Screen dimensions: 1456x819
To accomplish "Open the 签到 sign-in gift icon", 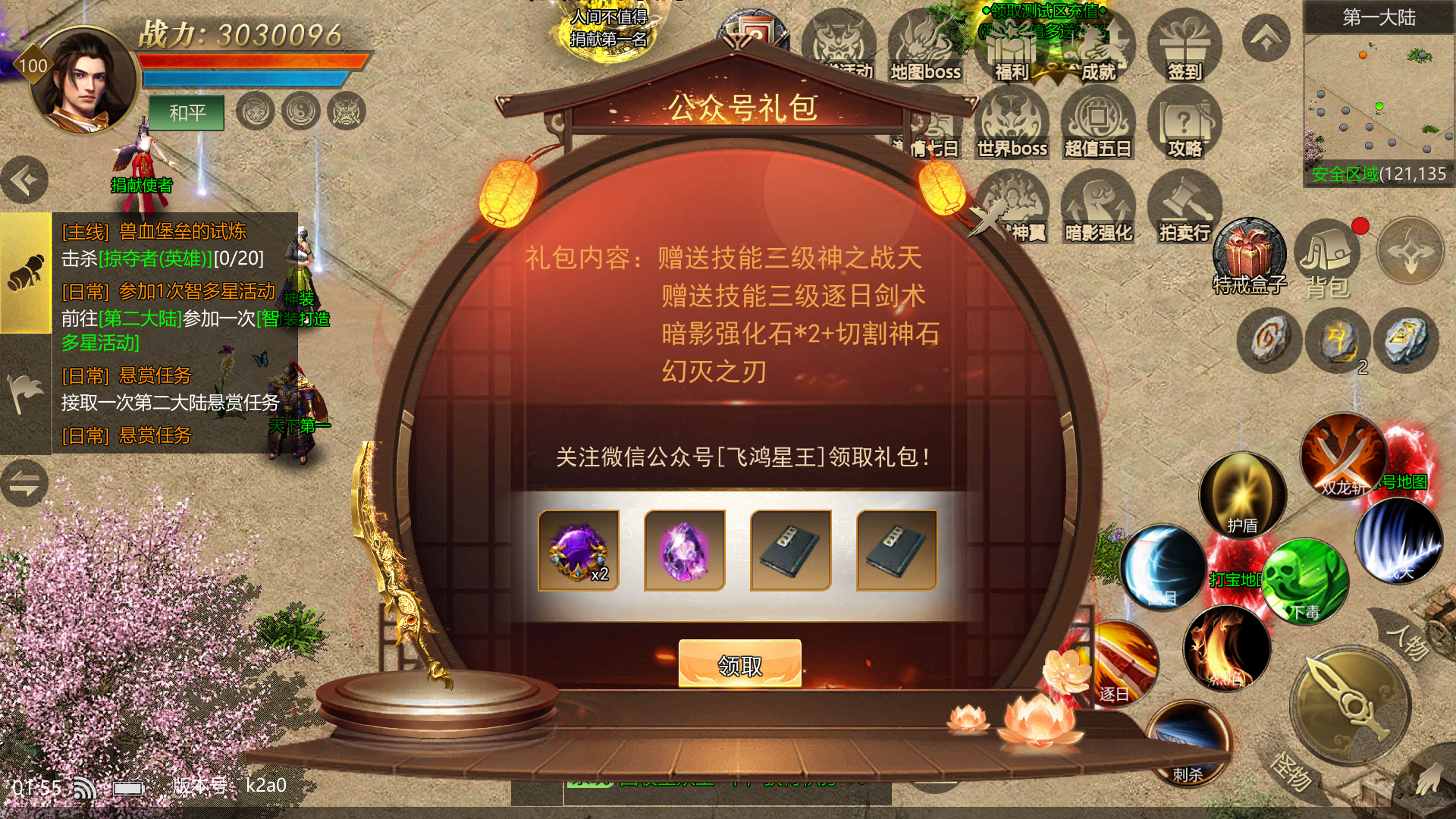I will click(x=1184, y=45).
